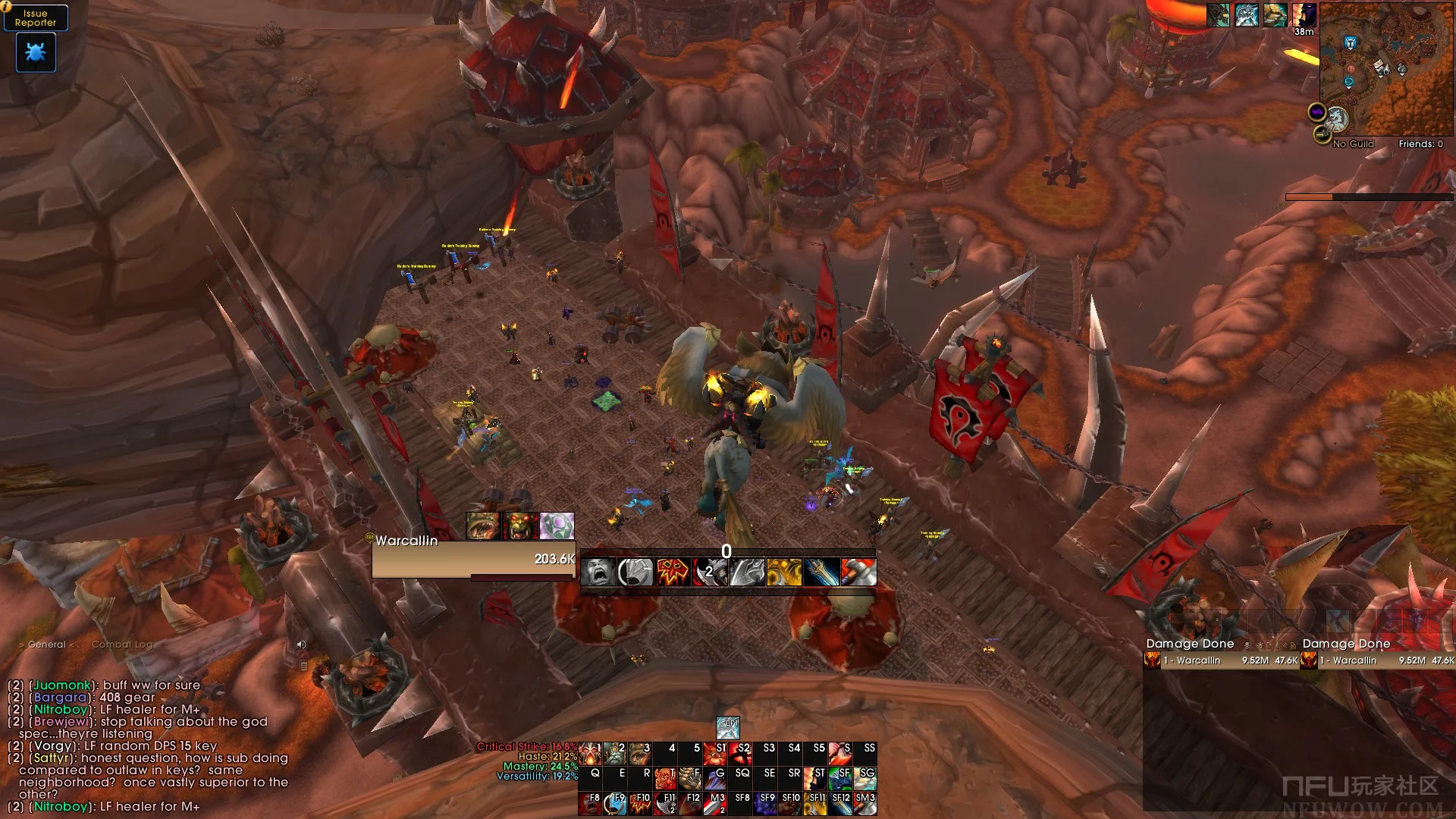Cast the ability in the T keybind slot
This screenshot has width=1456, height=819.
(x=665, y=778)
